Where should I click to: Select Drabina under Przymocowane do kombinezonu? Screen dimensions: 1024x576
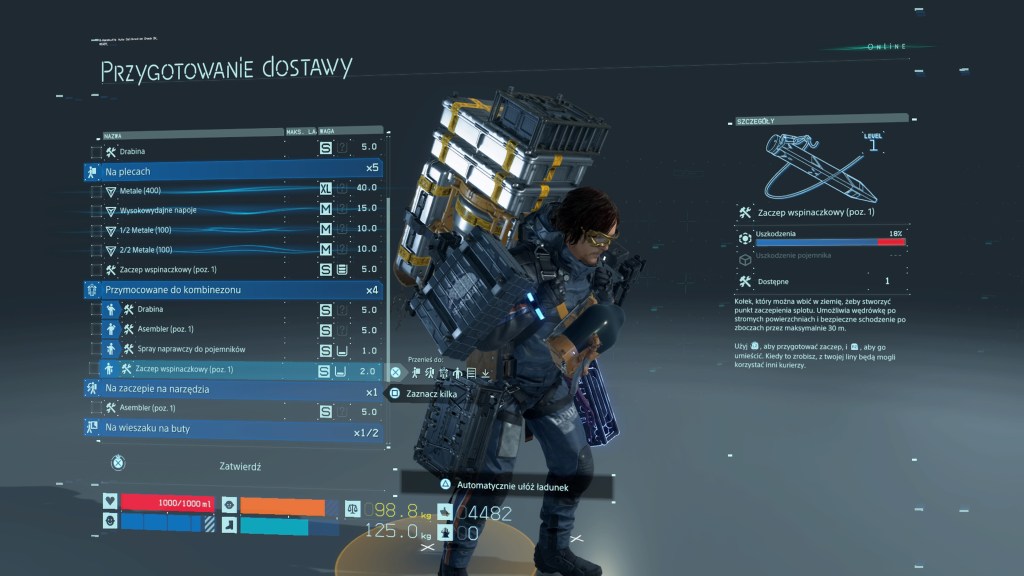tap(230, 310)
